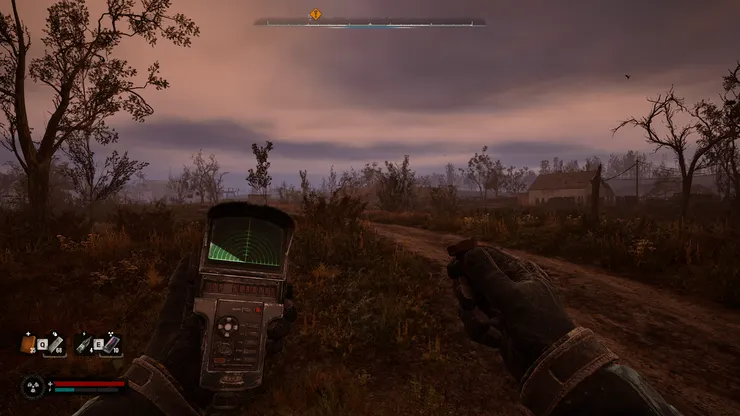Select the orange medkit quick slot

27,344
